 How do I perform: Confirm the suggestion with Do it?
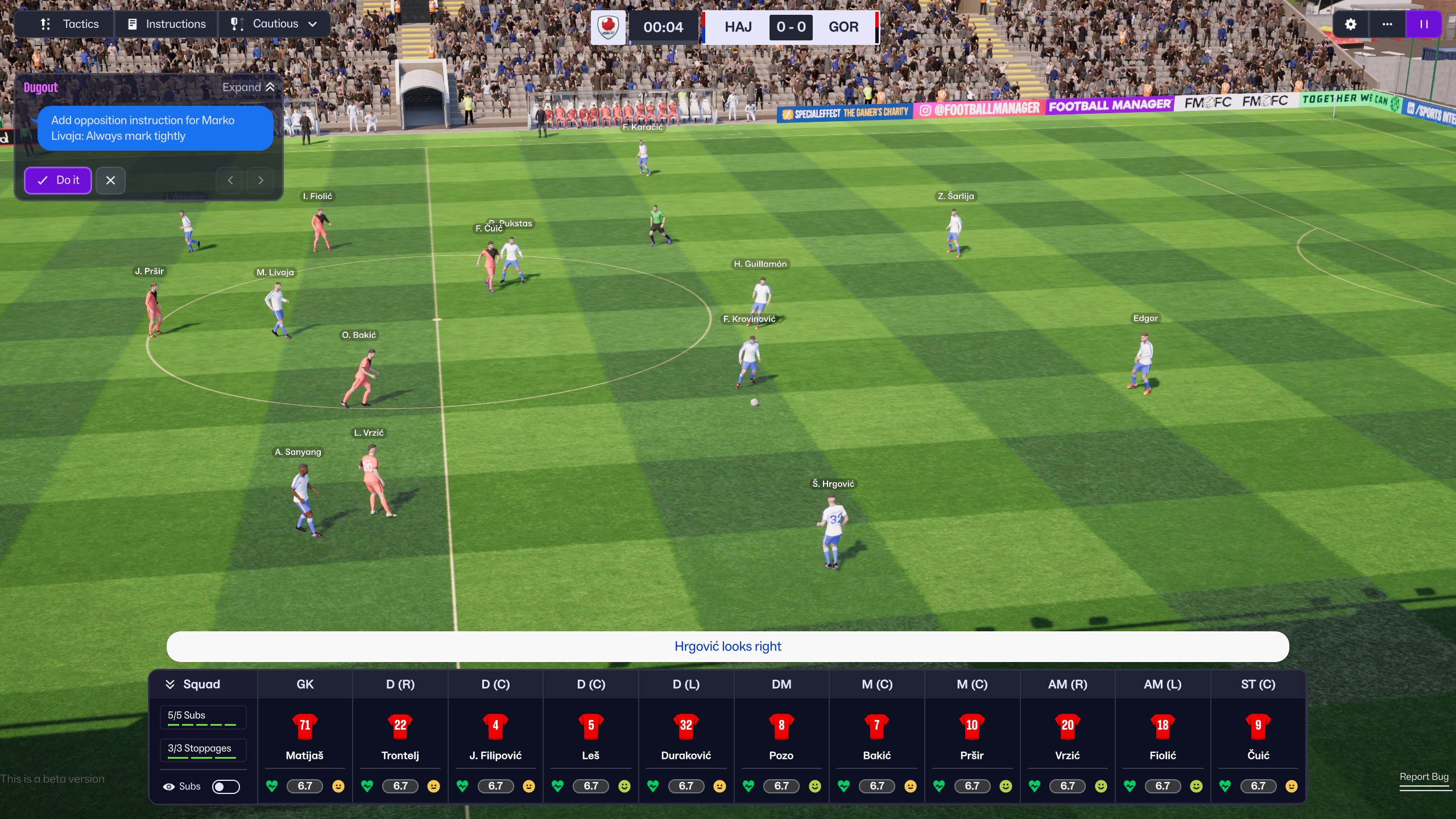[58, 180]
